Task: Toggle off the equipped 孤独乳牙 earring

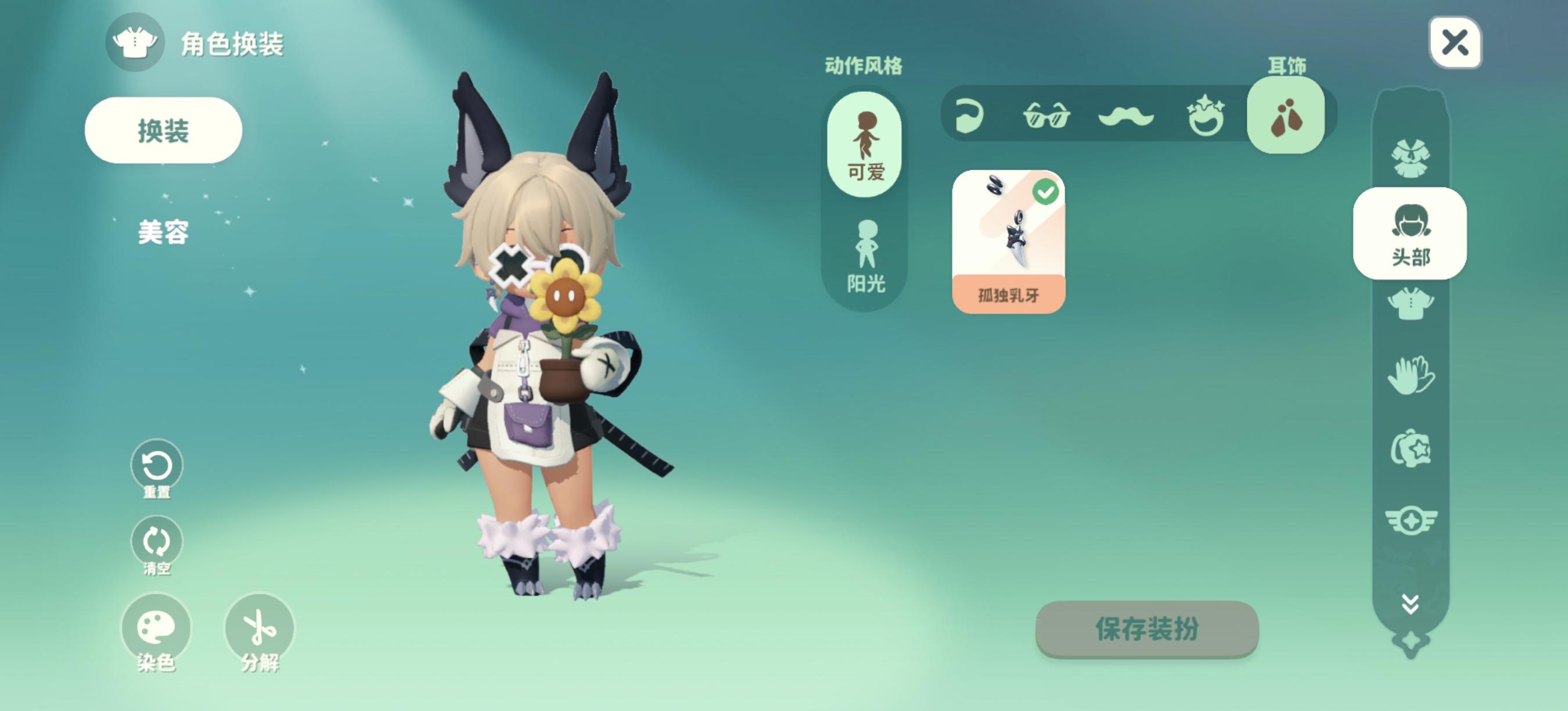Action: click(x=1046, y=191)
